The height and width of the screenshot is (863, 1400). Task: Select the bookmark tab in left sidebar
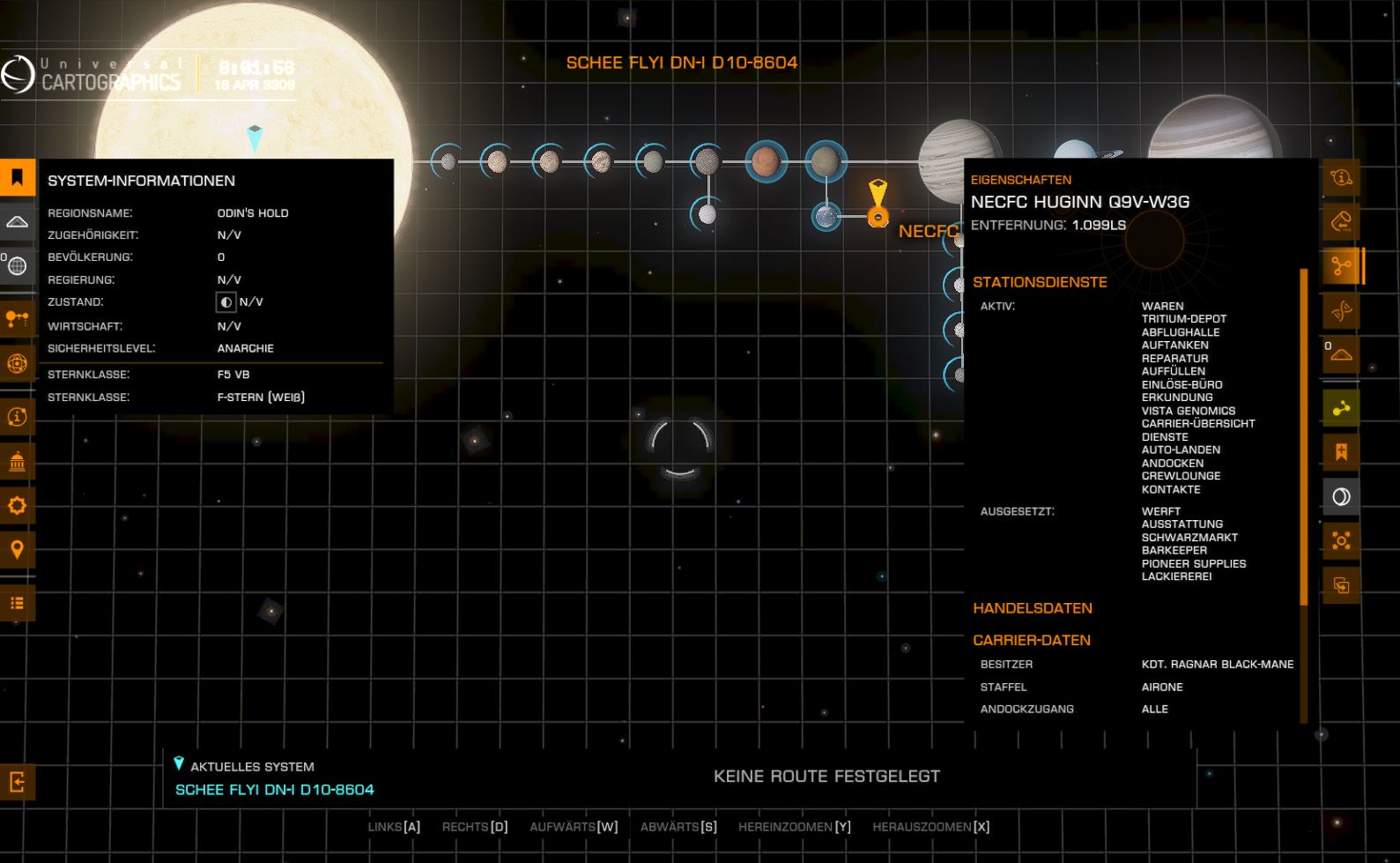[17, 177]
